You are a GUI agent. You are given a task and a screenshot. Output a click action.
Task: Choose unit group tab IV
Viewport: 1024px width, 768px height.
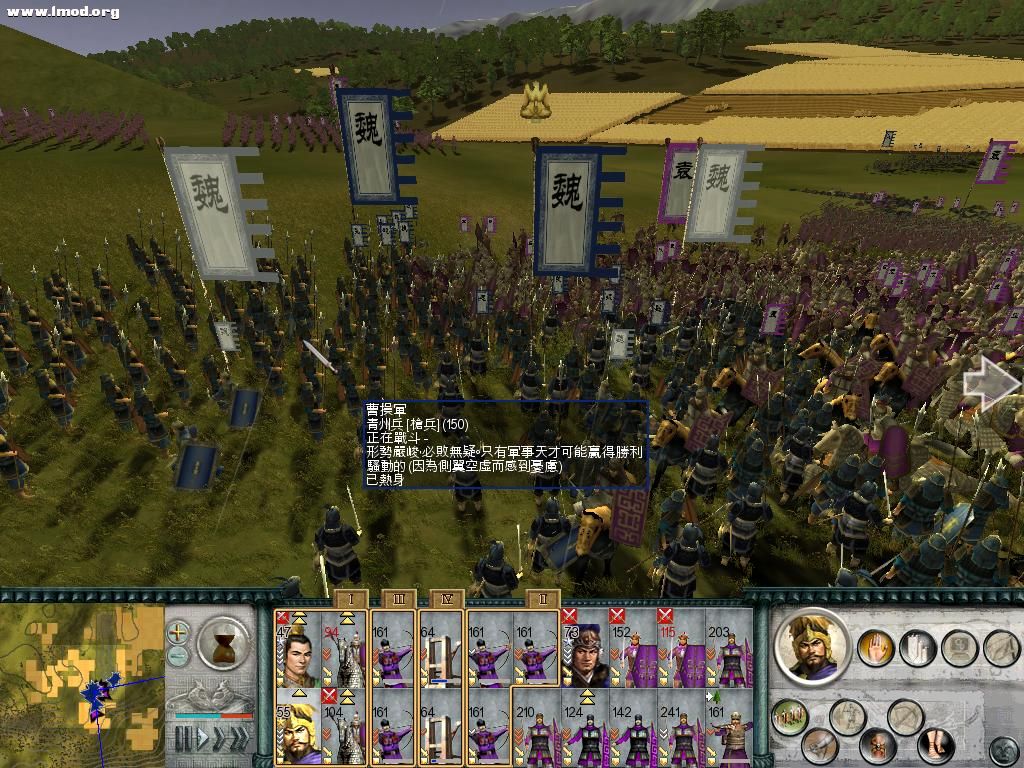tap(446, 598)
